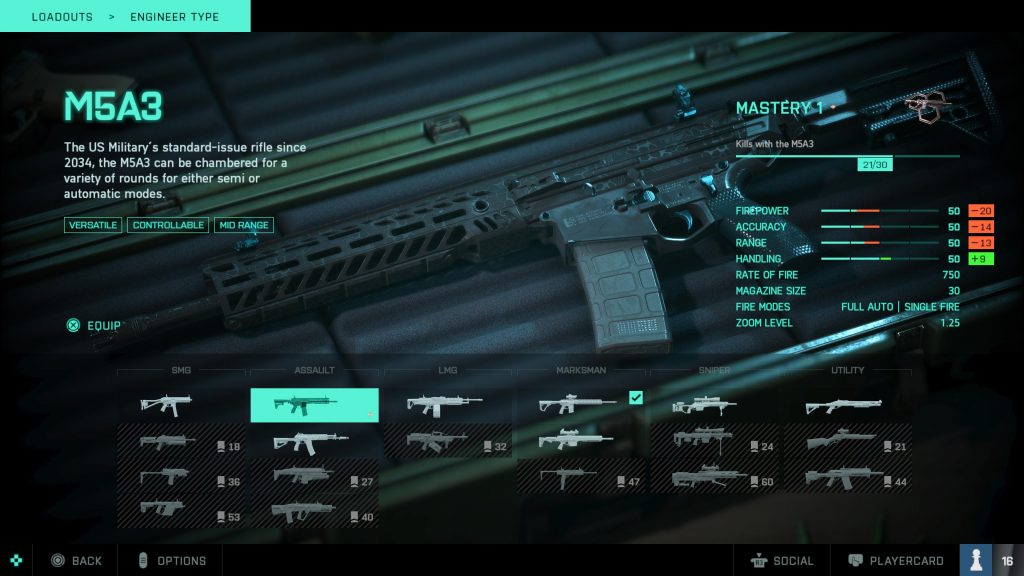Choose the unlocked SMG in the top row

coord(181,405)
